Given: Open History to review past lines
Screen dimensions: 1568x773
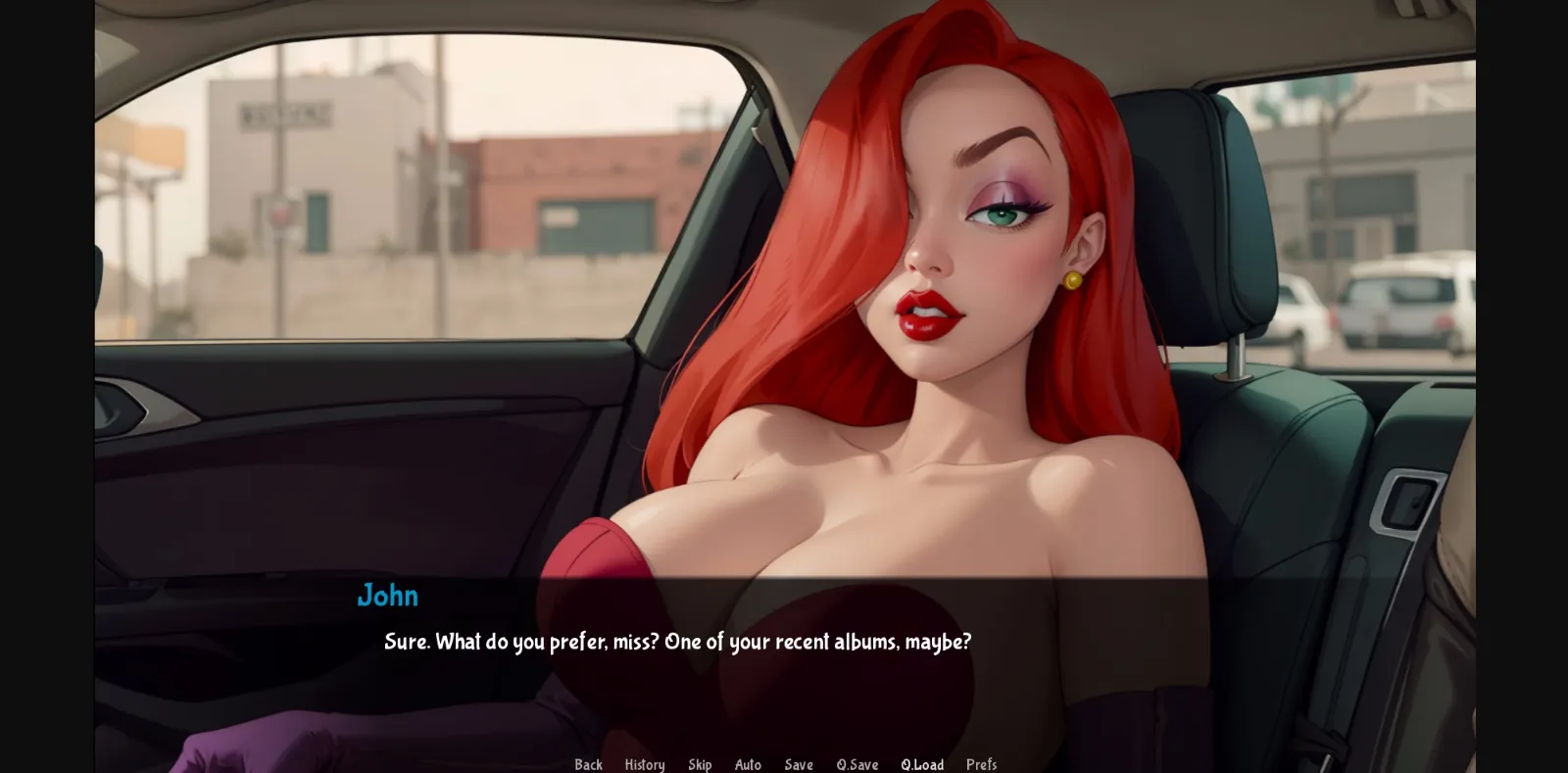Looking at the screenshot, I should 644,764.
